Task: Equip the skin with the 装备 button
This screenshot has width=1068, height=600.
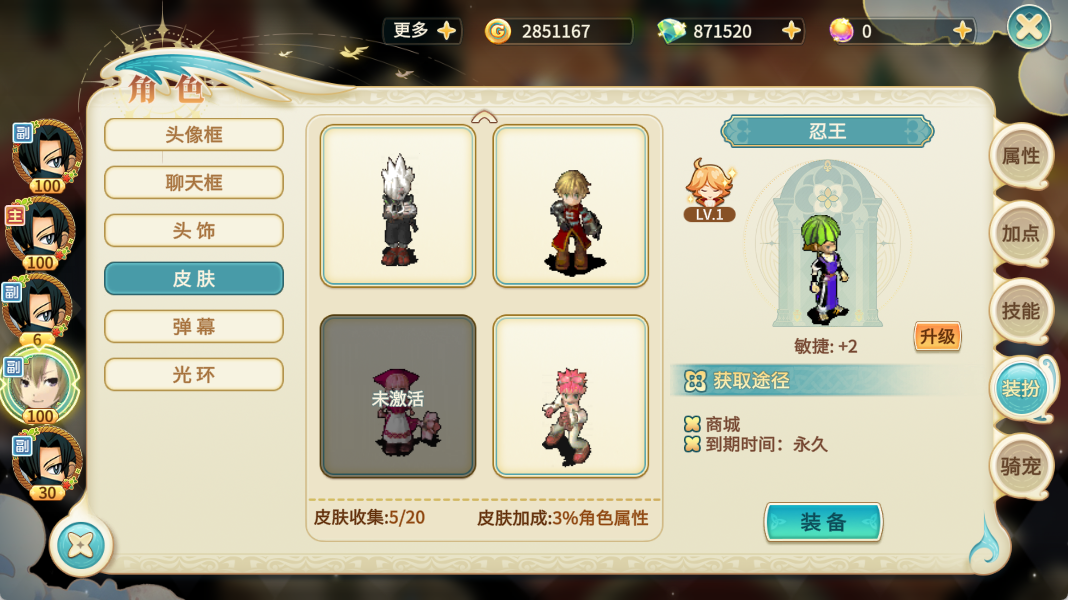Action: [x=823, y=522]
